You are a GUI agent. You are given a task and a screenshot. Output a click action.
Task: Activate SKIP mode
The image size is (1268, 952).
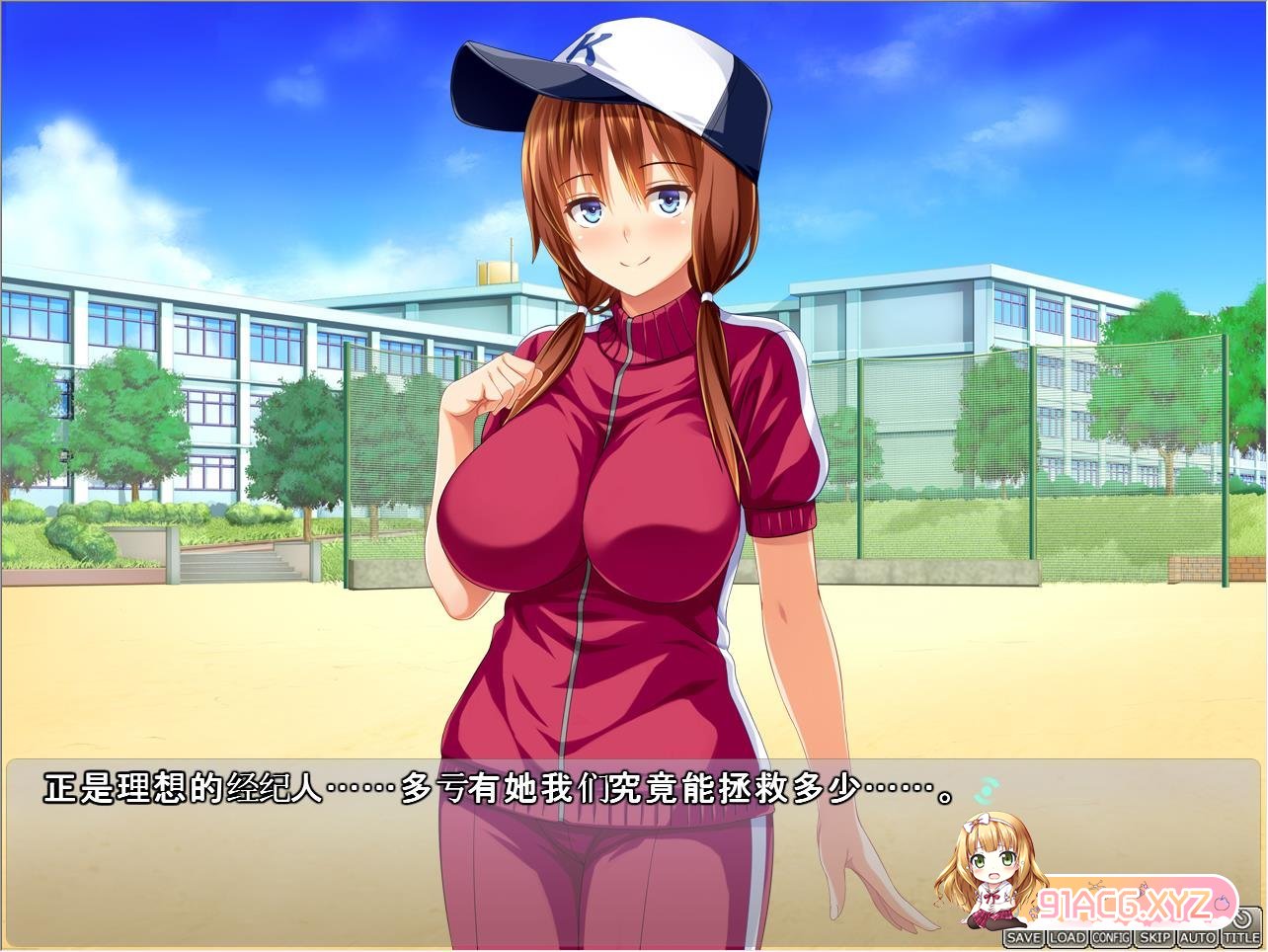pos(1154,937)
